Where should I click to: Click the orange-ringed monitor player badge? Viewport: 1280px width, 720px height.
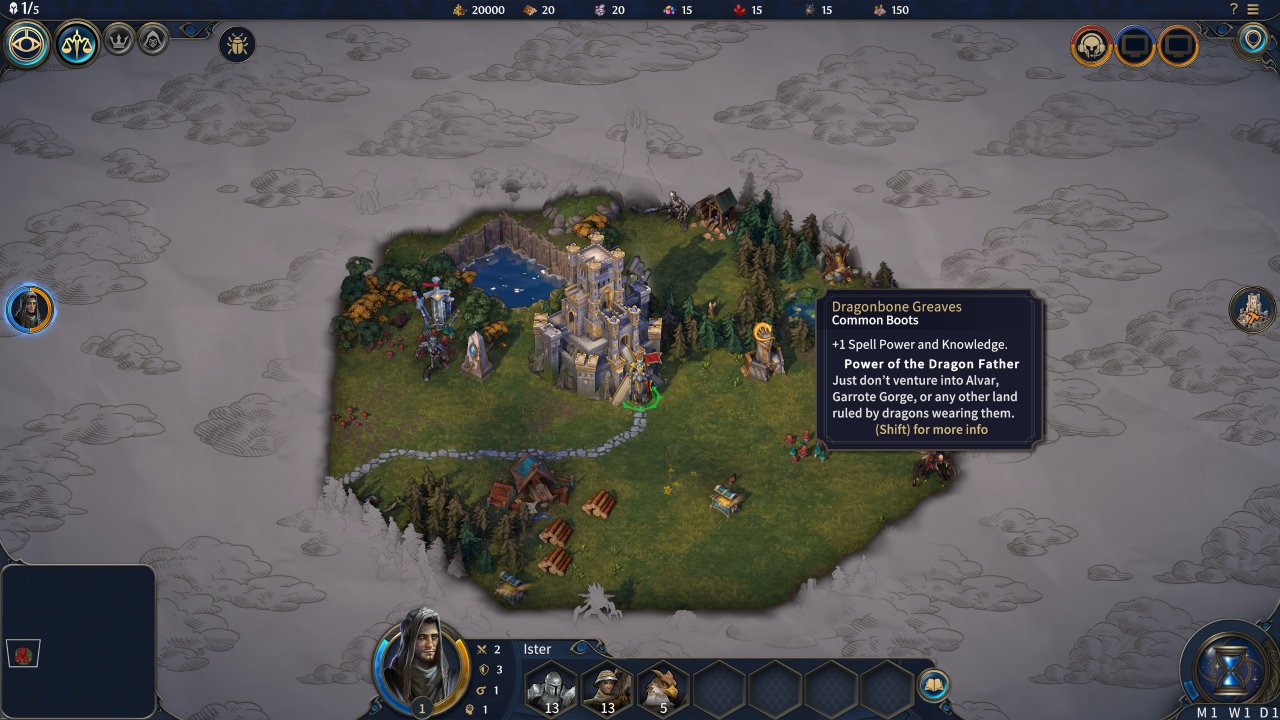(x=1179, y=46)
